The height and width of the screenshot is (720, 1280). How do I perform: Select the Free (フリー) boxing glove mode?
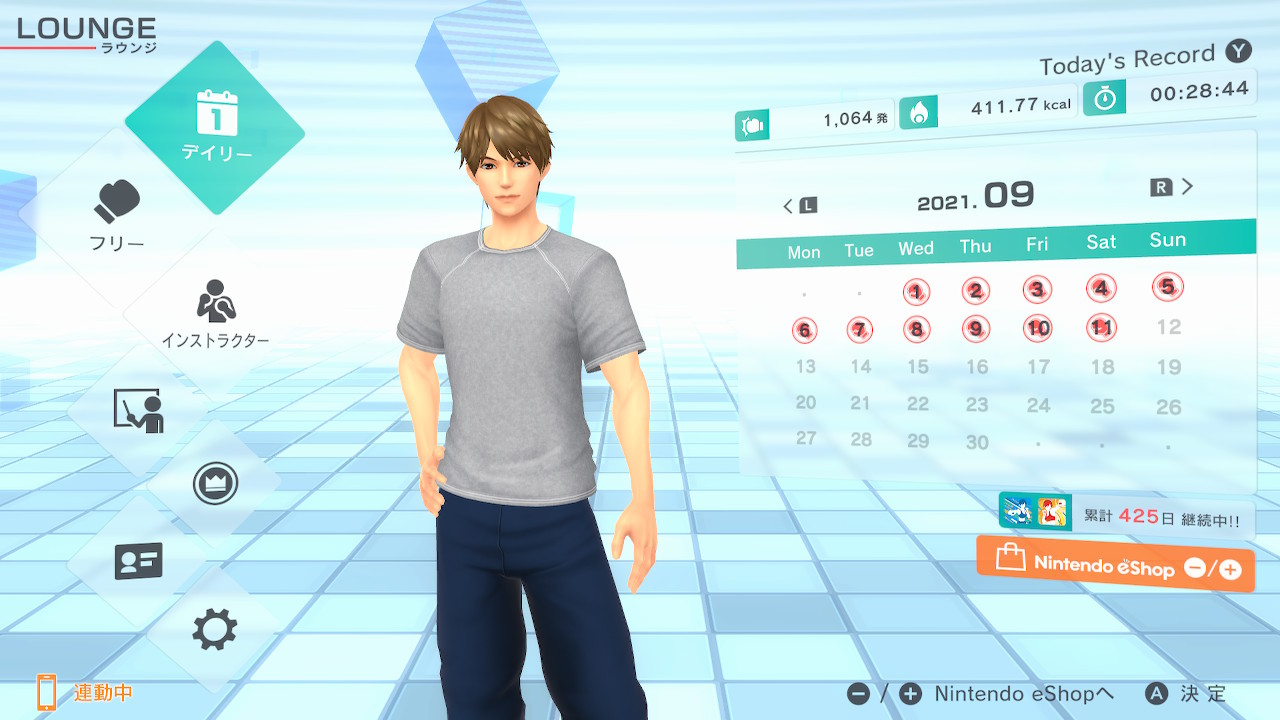pyautogui.click(x=118, y=214)
